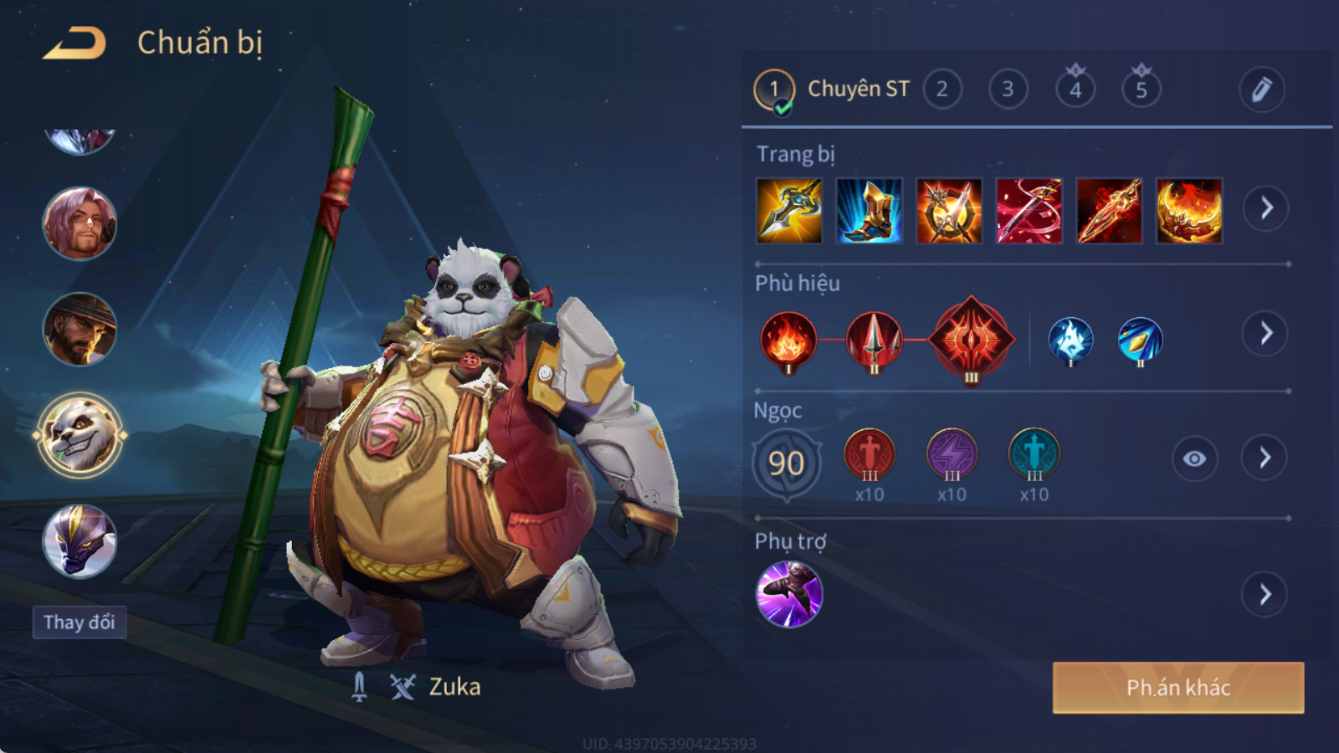Select the red fire badge icon
The image size is (1339, 753).
coord(789,340)
